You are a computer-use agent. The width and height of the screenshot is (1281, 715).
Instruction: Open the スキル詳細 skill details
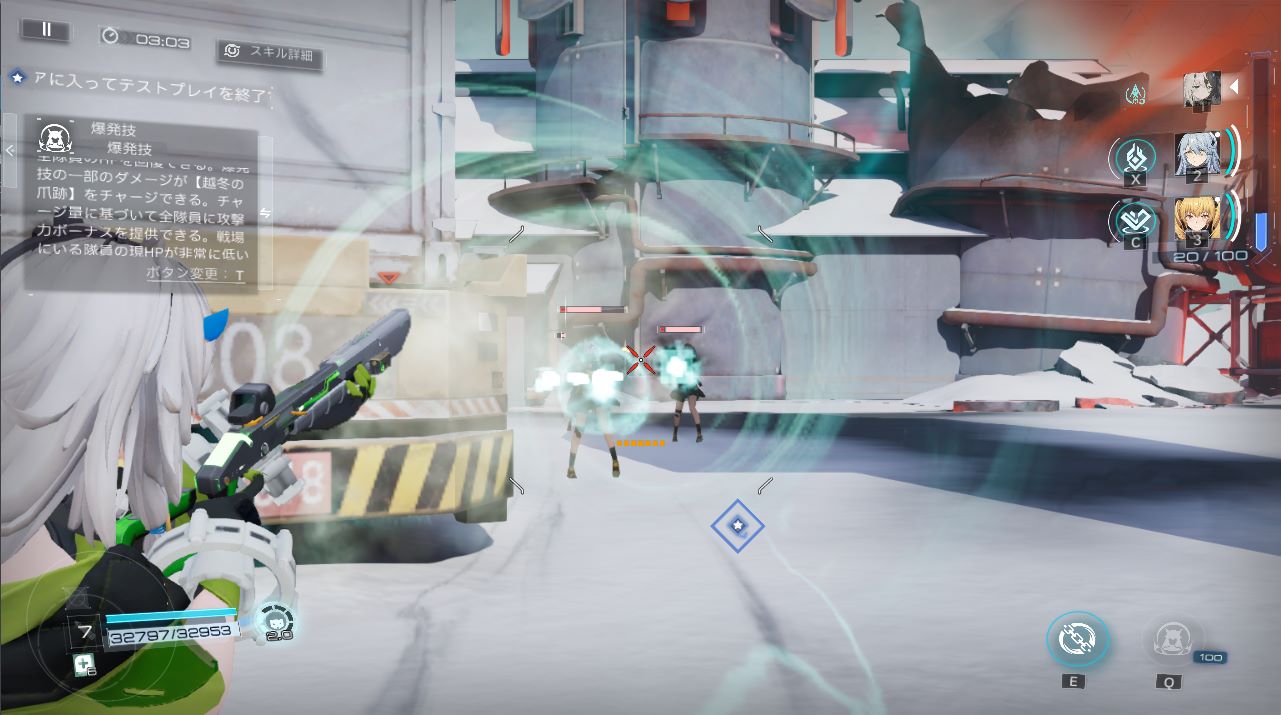coord(270,52)
